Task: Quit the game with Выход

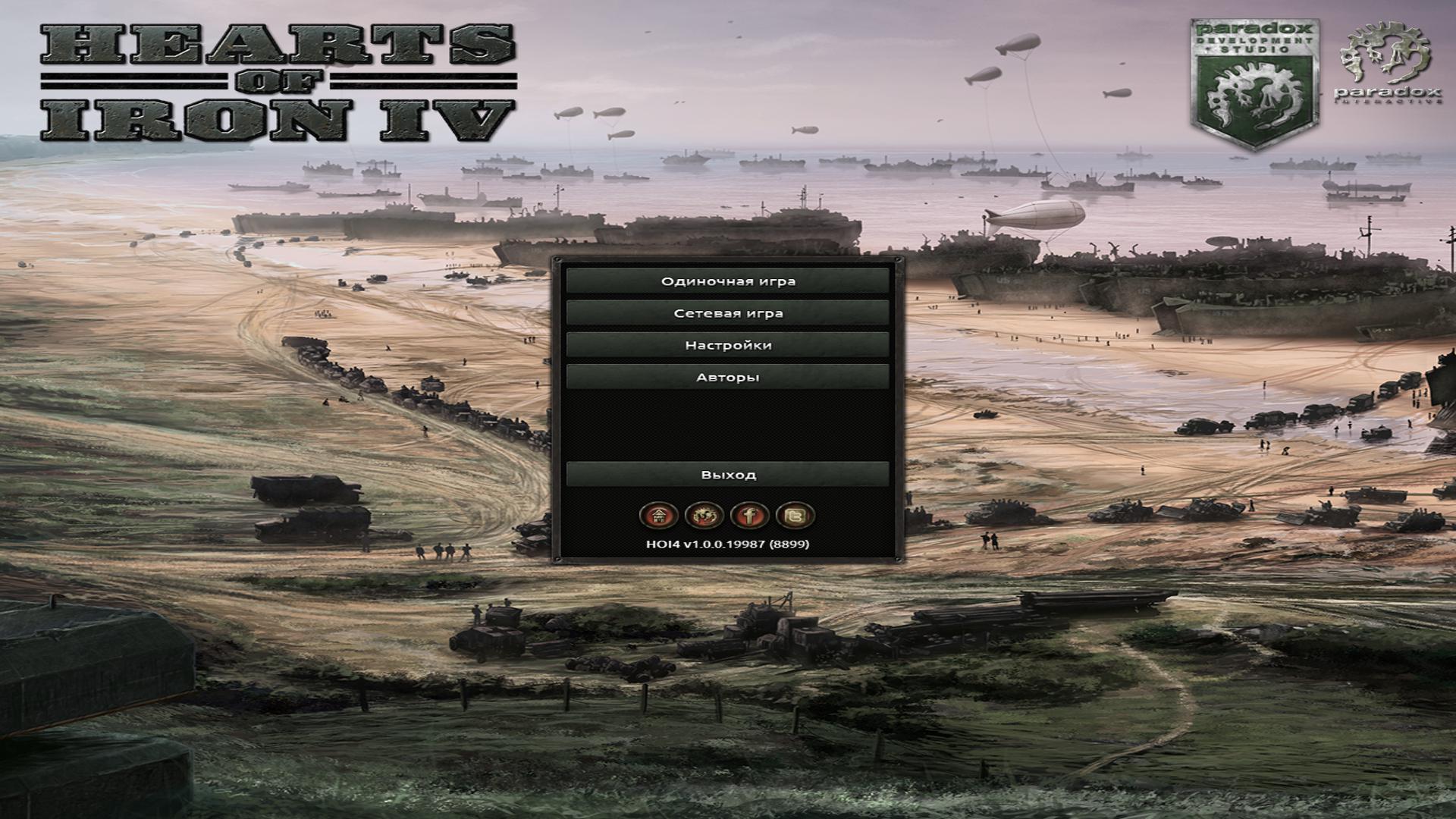Action: [x=728, y=475]
